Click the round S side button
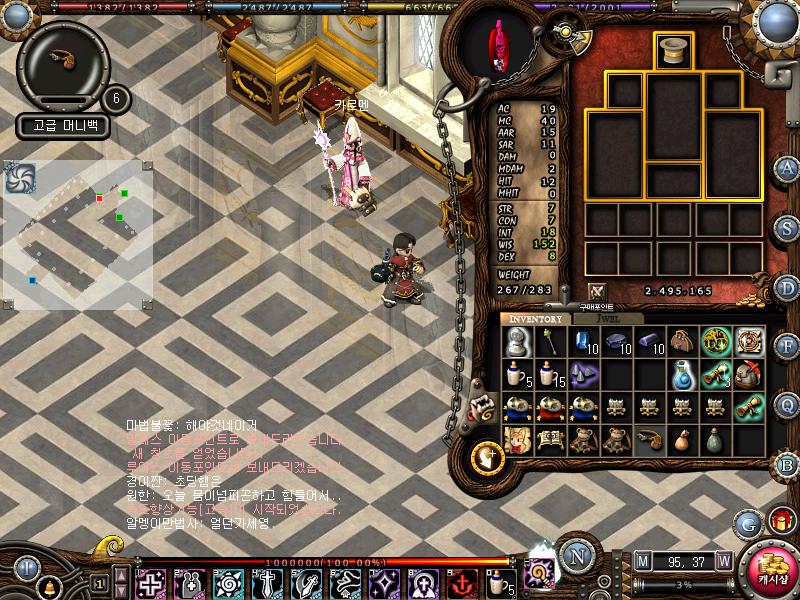This screenshot has width=800, height=600. (787, 227)
